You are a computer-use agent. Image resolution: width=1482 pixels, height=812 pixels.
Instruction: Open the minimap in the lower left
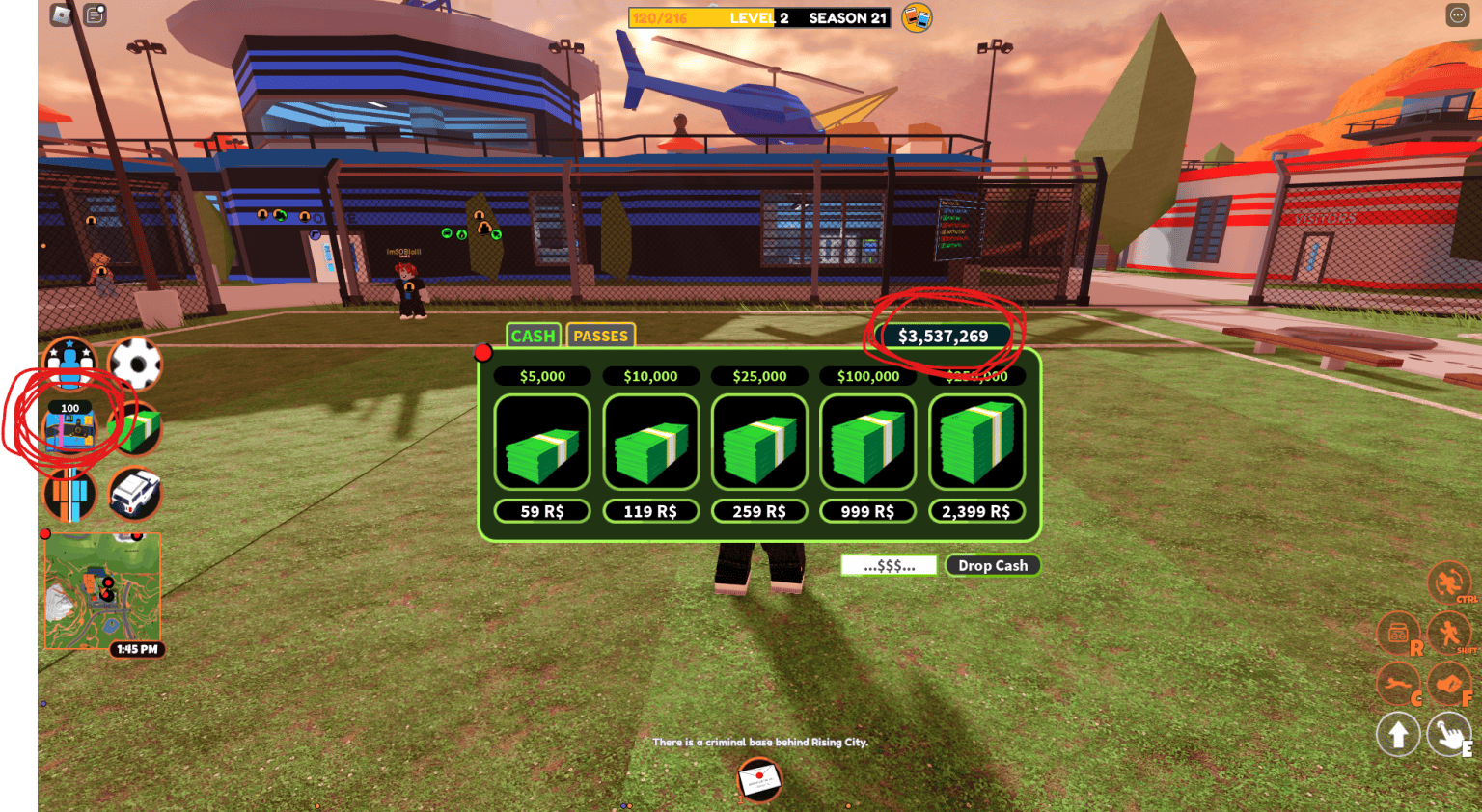click(103, 588)
